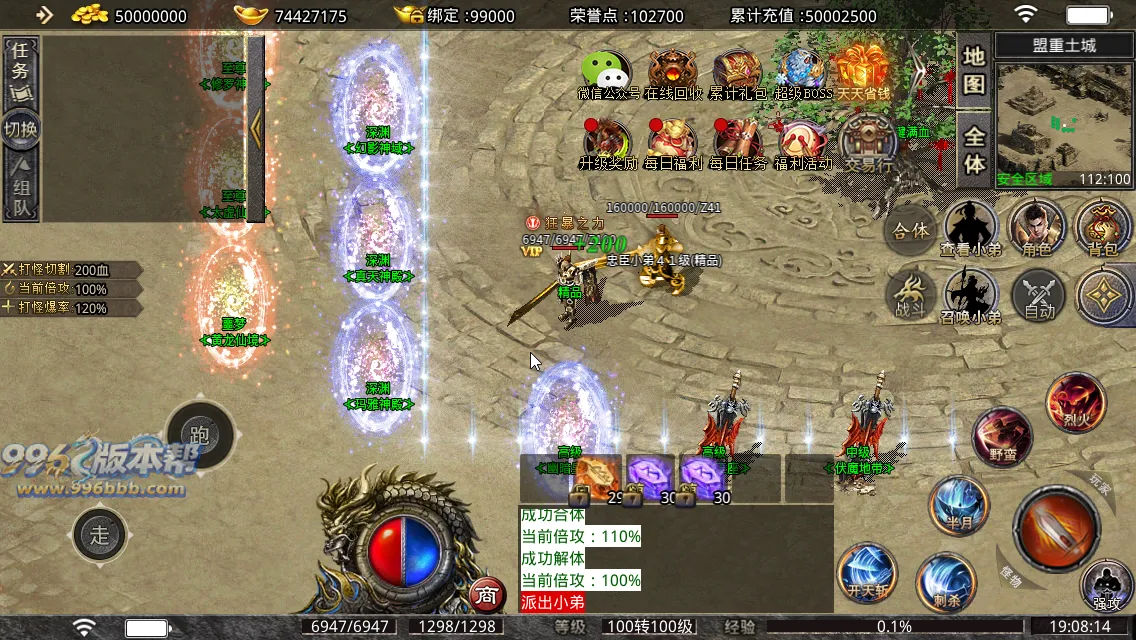The height and width of the screenshot is (640, 1136).
Task: Open the 交易行 trading house
Action: tap(868, 143)
